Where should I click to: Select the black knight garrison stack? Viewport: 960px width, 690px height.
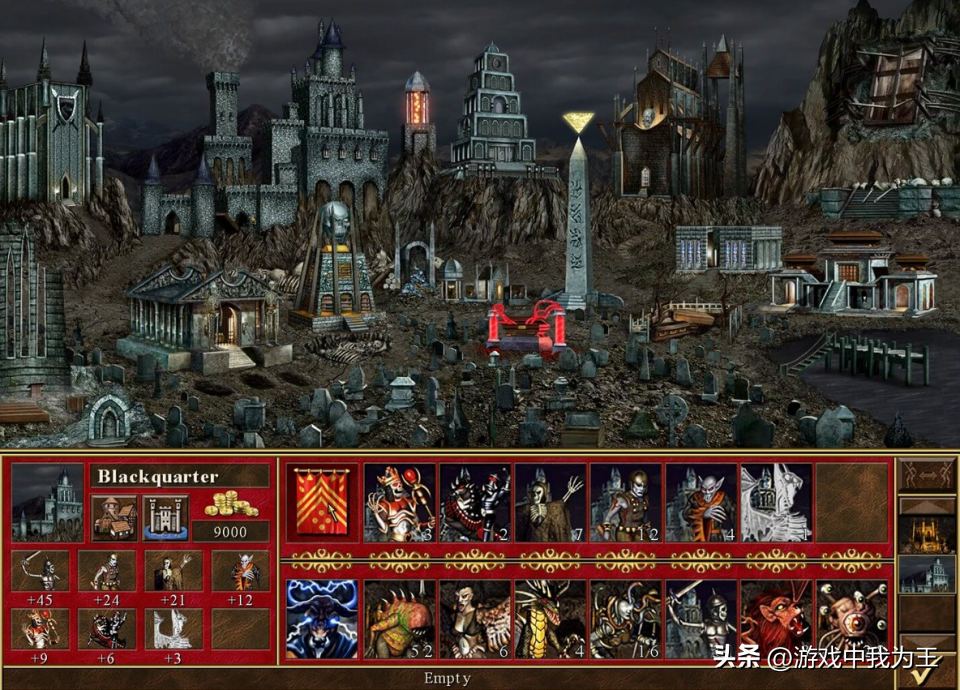pos(475,503)
